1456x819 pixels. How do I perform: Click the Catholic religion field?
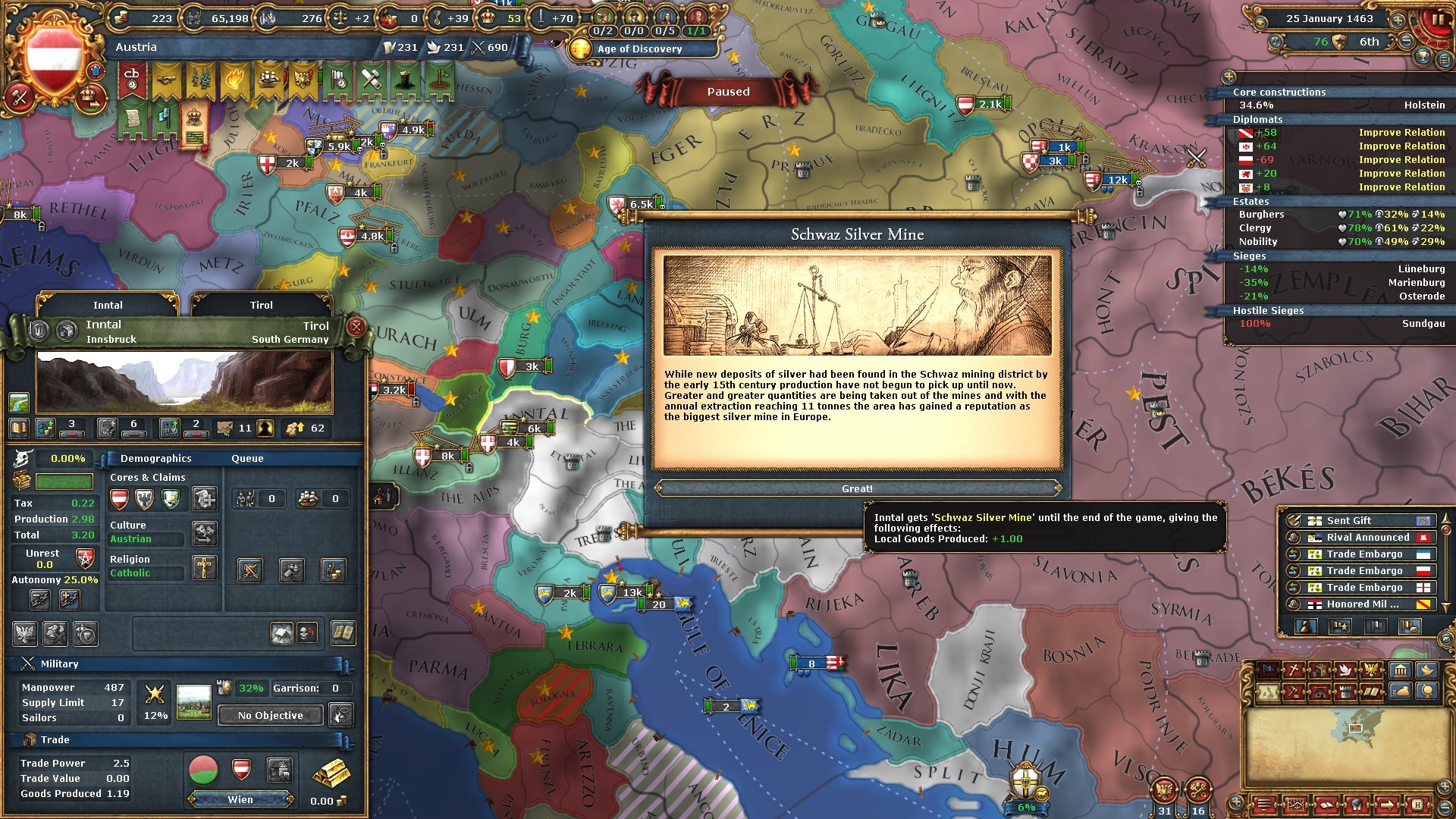[x=146, y=573]
